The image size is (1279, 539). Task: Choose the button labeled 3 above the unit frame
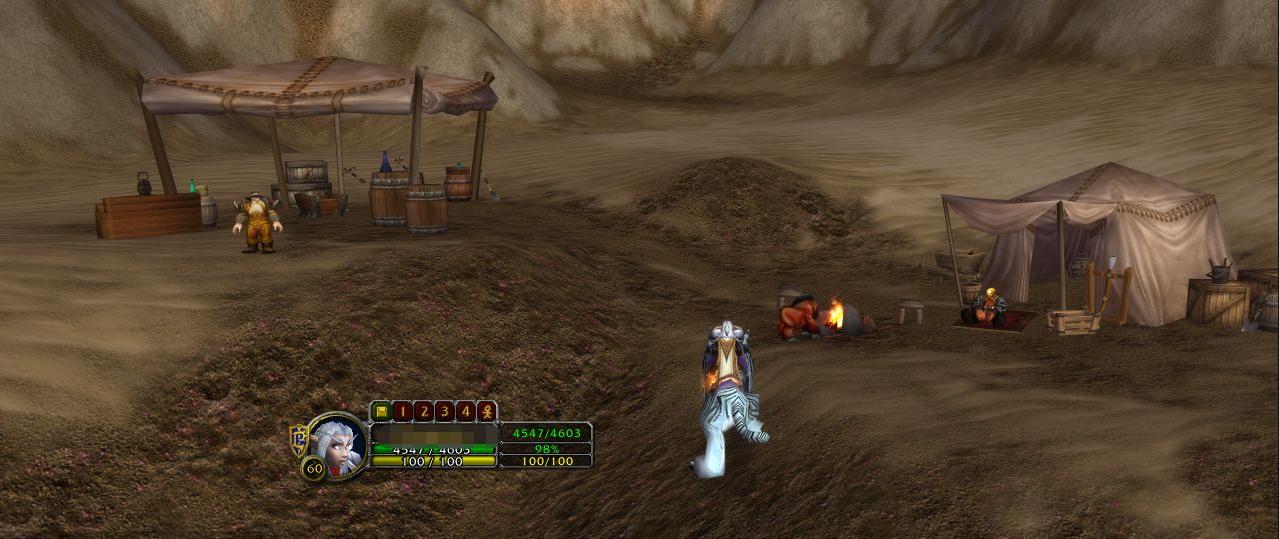443,411
